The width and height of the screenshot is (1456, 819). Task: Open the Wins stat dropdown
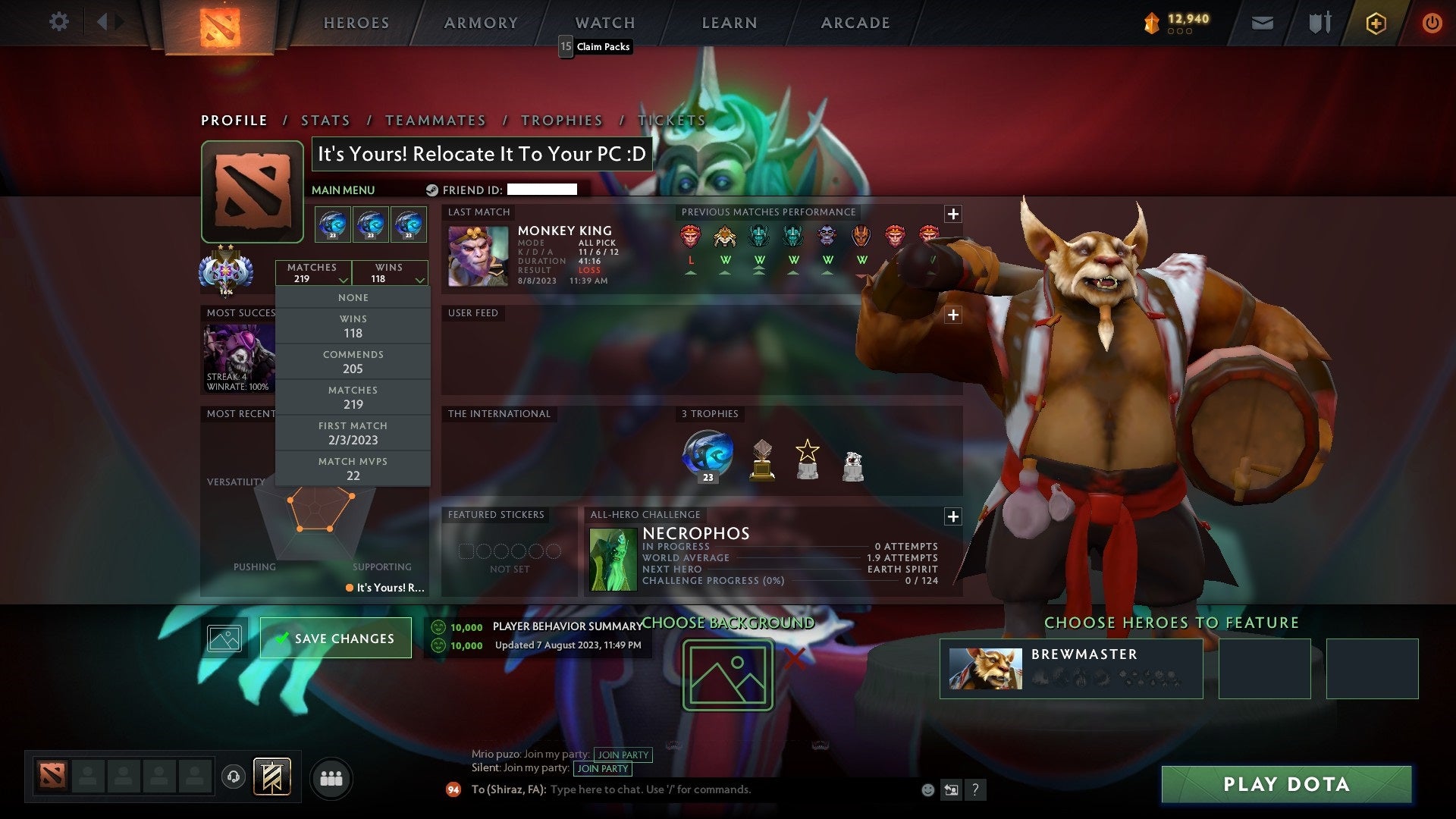pos(389,272)
